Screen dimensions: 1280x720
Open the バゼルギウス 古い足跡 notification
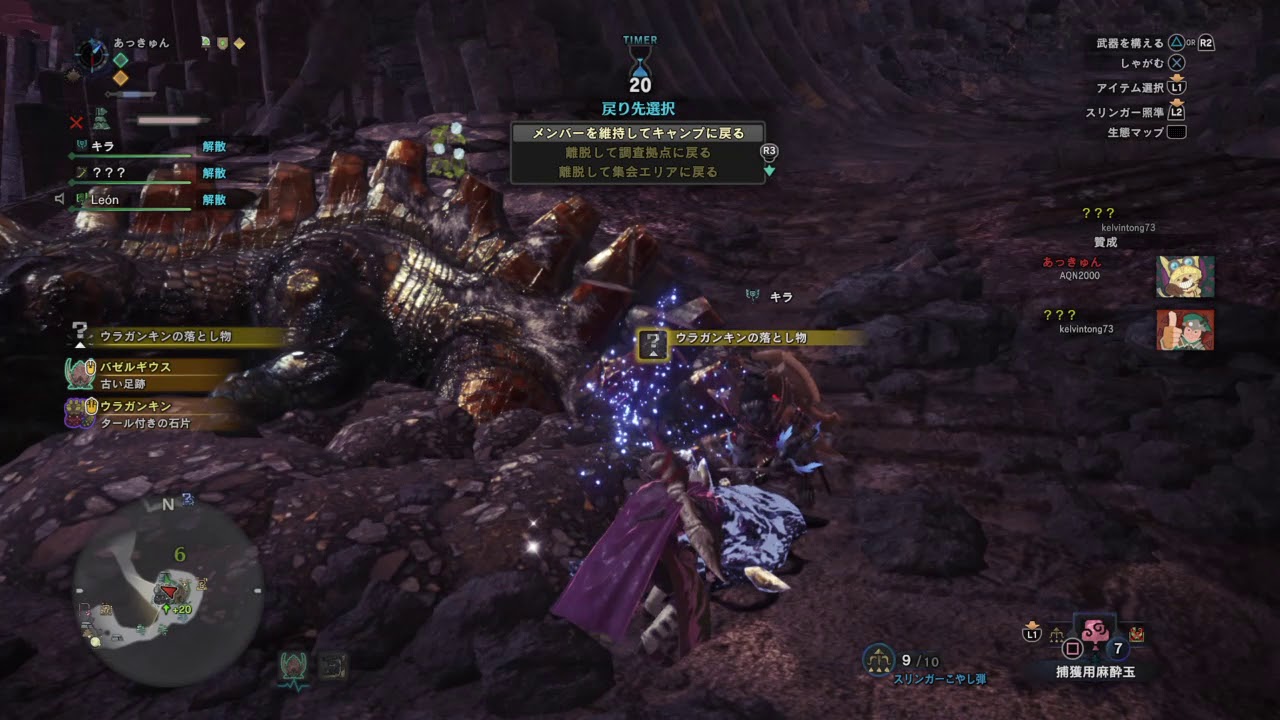coord(150,374)
